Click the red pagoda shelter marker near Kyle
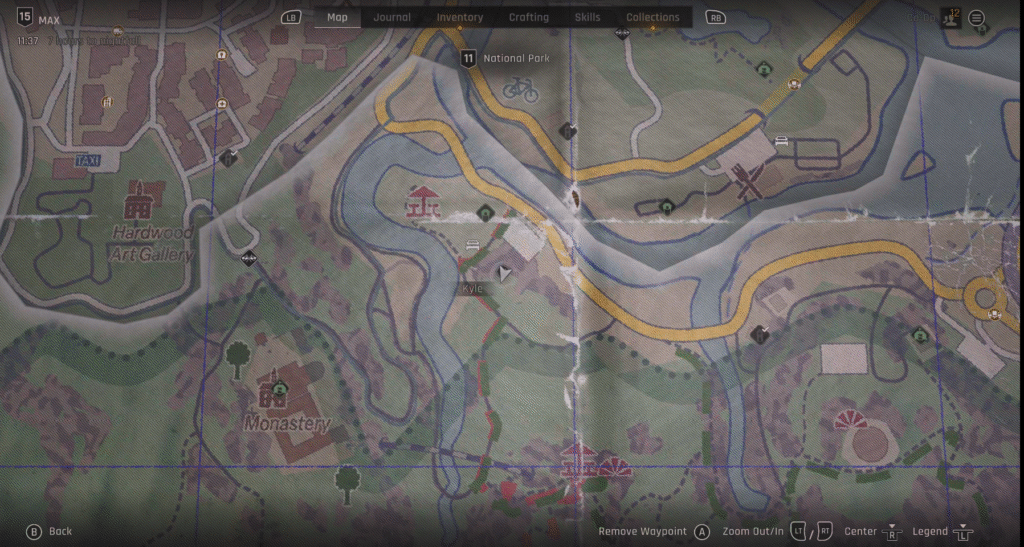This screenshot has height=547, width=1024. [x=422, y=202]
